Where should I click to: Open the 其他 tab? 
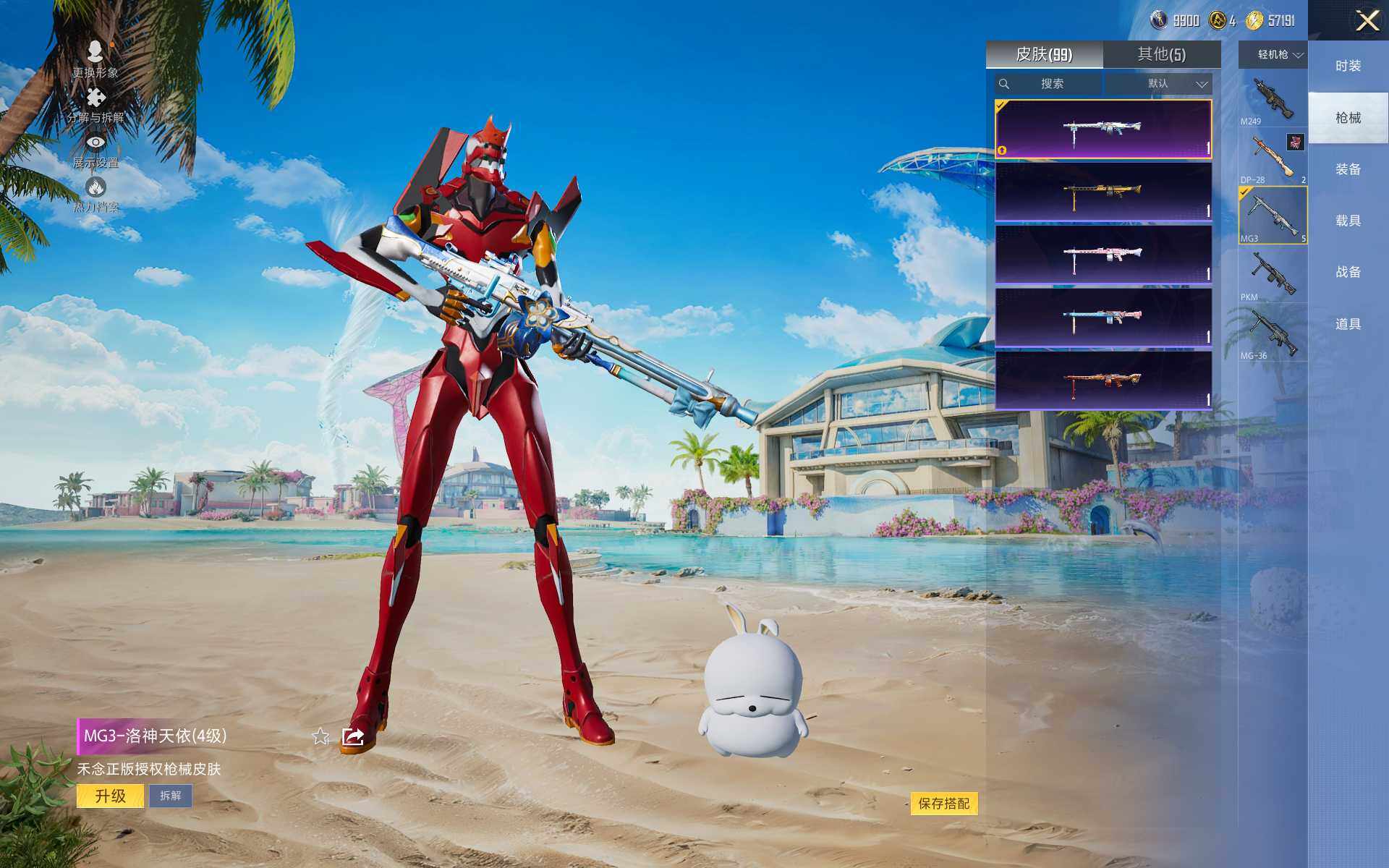[1161, 54]
